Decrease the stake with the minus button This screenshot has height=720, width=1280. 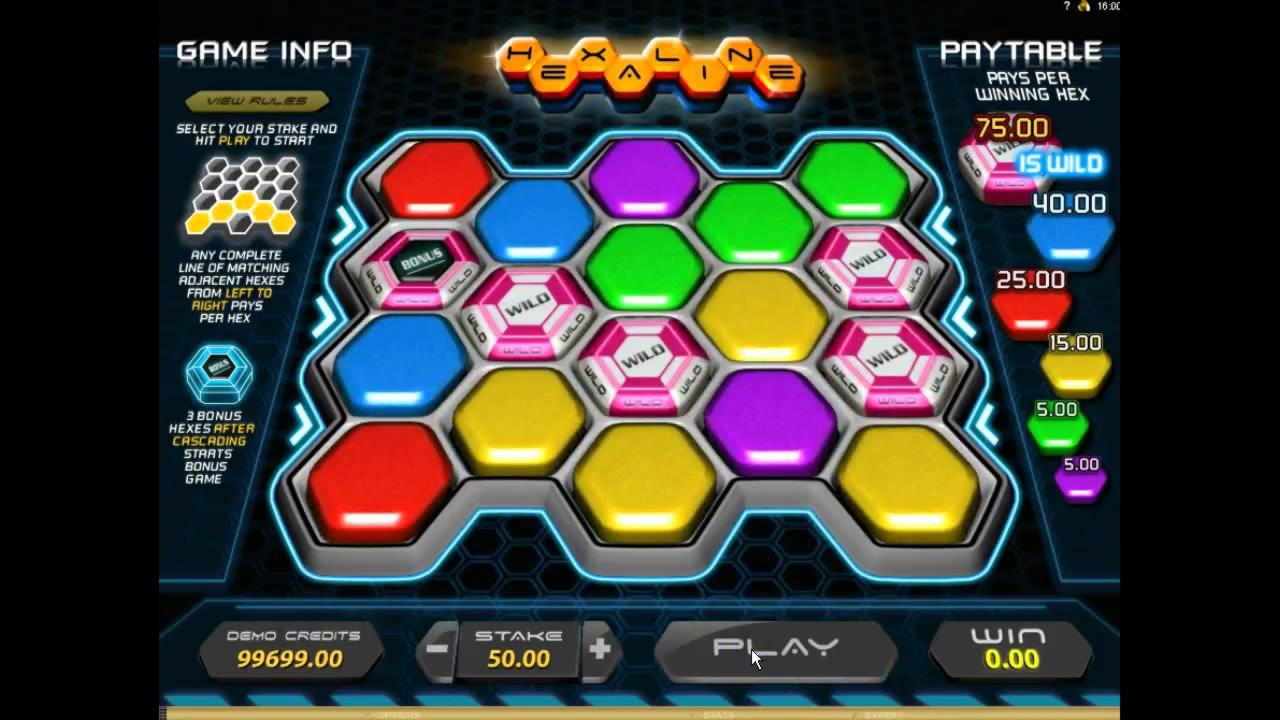[x=437, y=648]
